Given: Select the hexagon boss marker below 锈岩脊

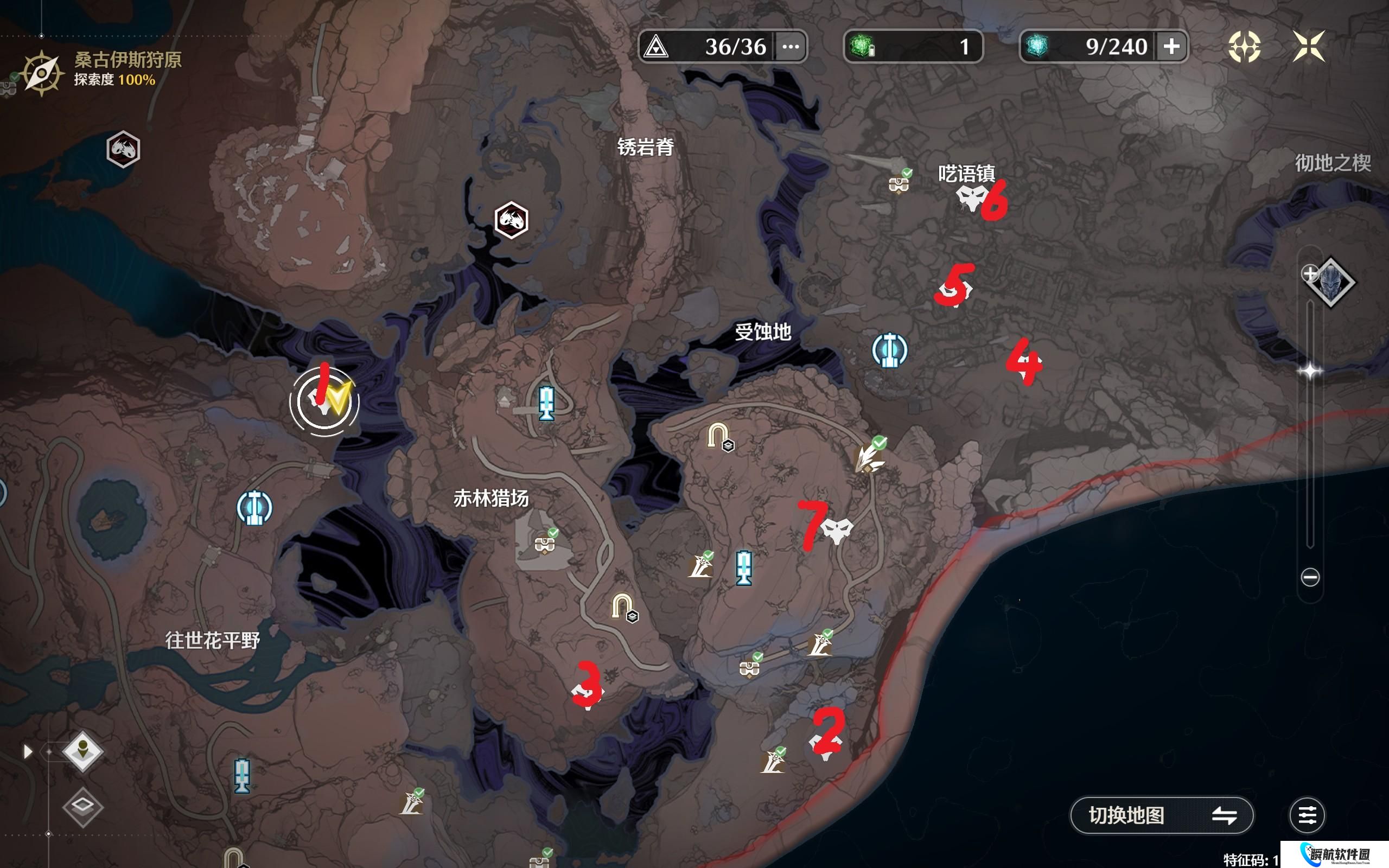Looking at the screenshot, I should 511,220.
